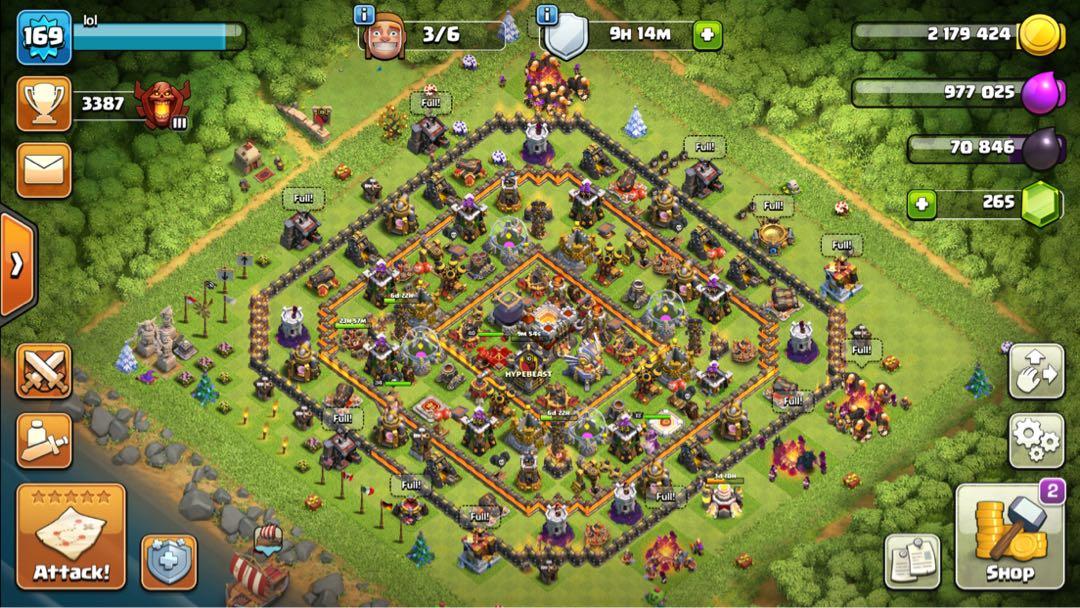Open the mail inbox envelope
Screen dimensions: 1080x608
click(44, 170)
